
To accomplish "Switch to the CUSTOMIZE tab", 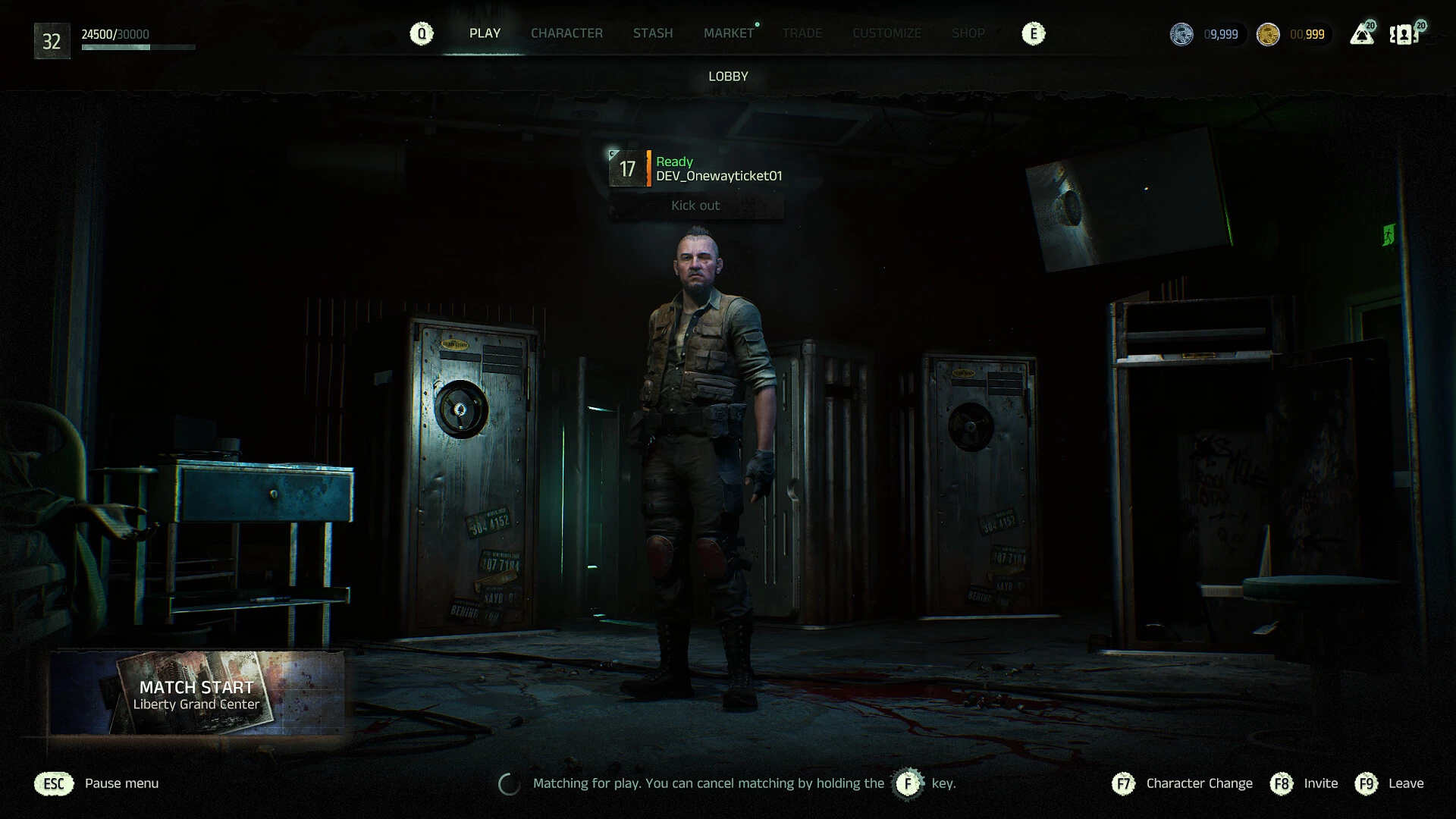I will tap(886, 33).
